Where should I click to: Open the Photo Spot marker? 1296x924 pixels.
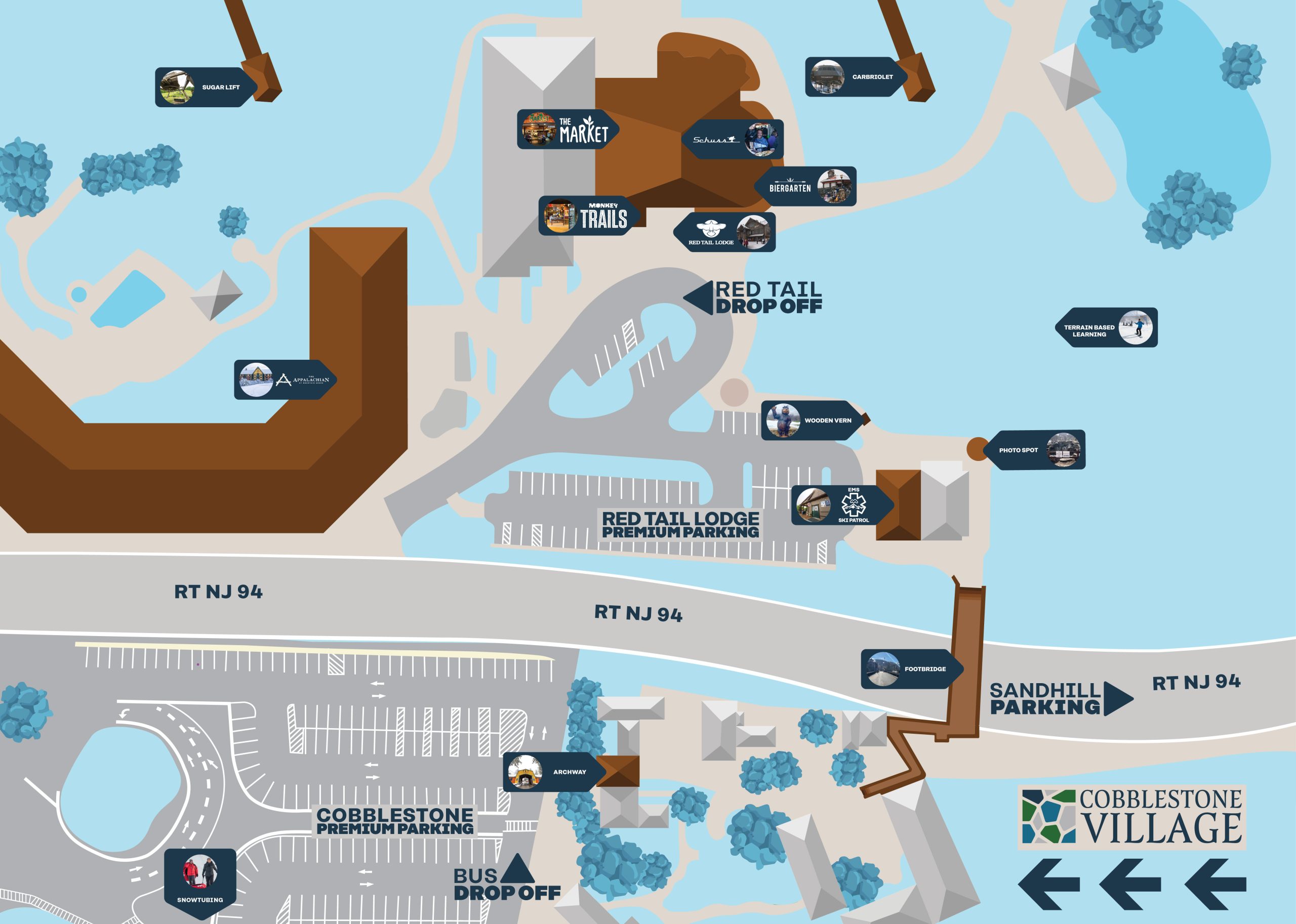click(1036, 449)
